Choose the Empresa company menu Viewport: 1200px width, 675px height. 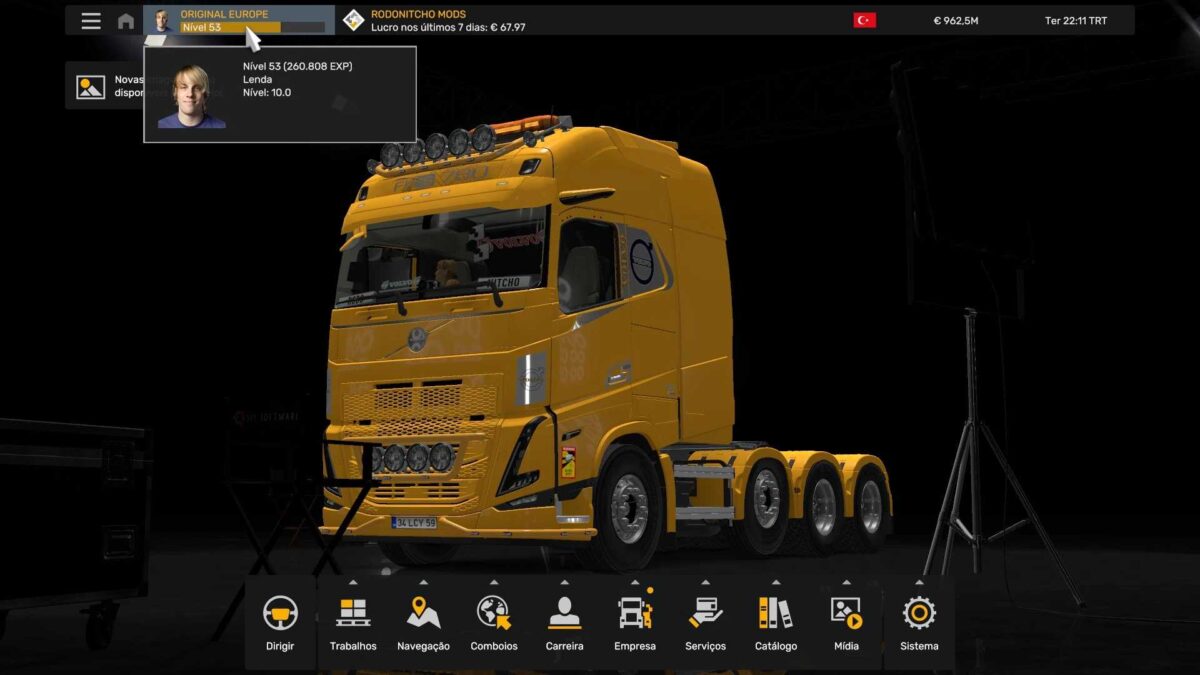click(x=635, y=622)
